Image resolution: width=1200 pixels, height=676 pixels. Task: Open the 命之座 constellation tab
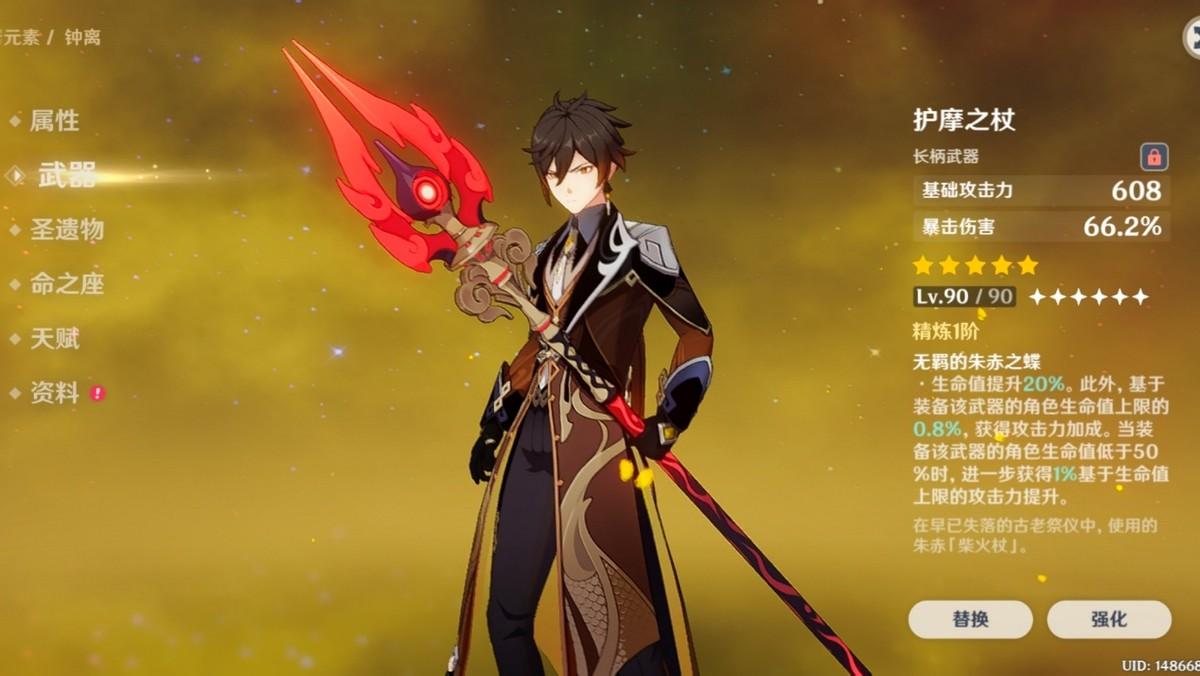click(x=66, y=284)
